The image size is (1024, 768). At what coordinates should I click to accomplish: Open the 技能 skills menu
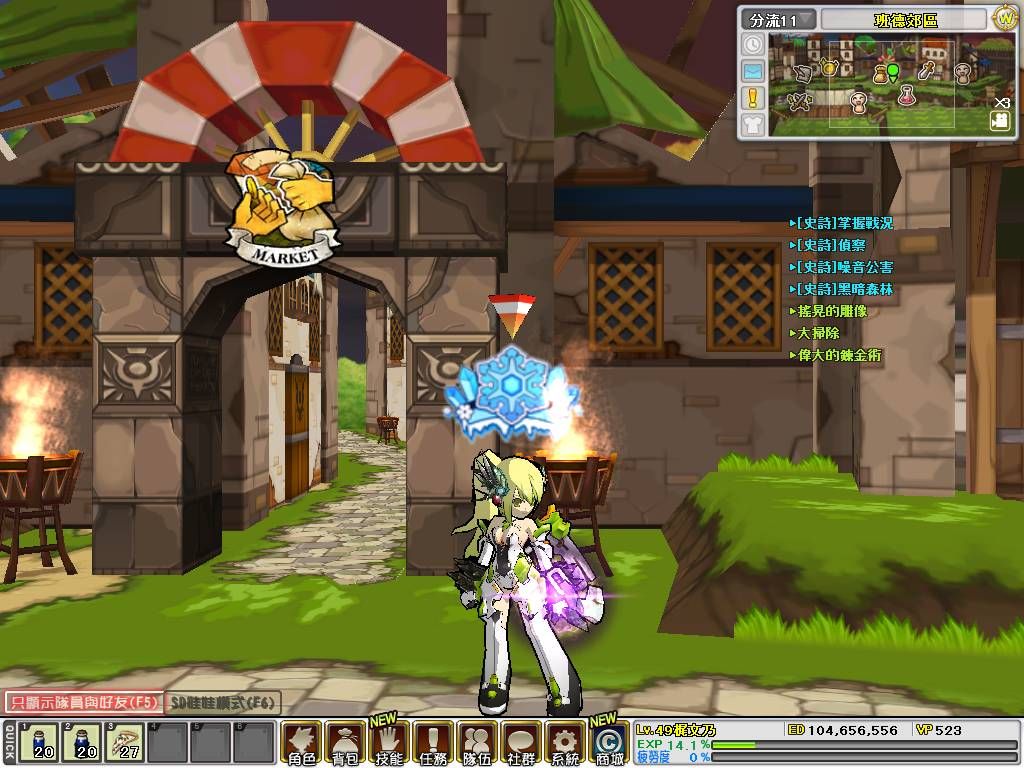pyautogui.click(x=389, y=743)
